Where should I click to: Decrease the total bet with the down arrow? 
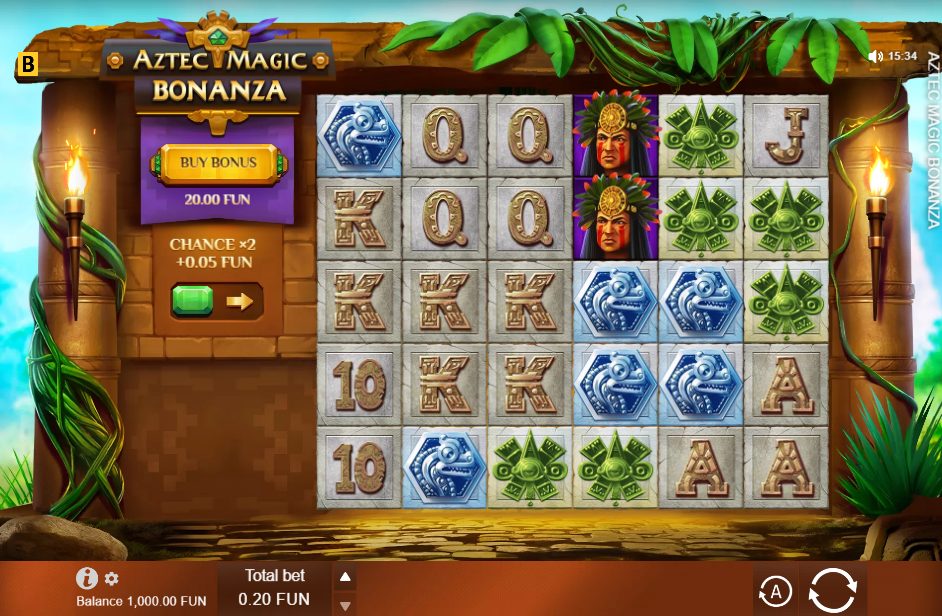point(344,605)
